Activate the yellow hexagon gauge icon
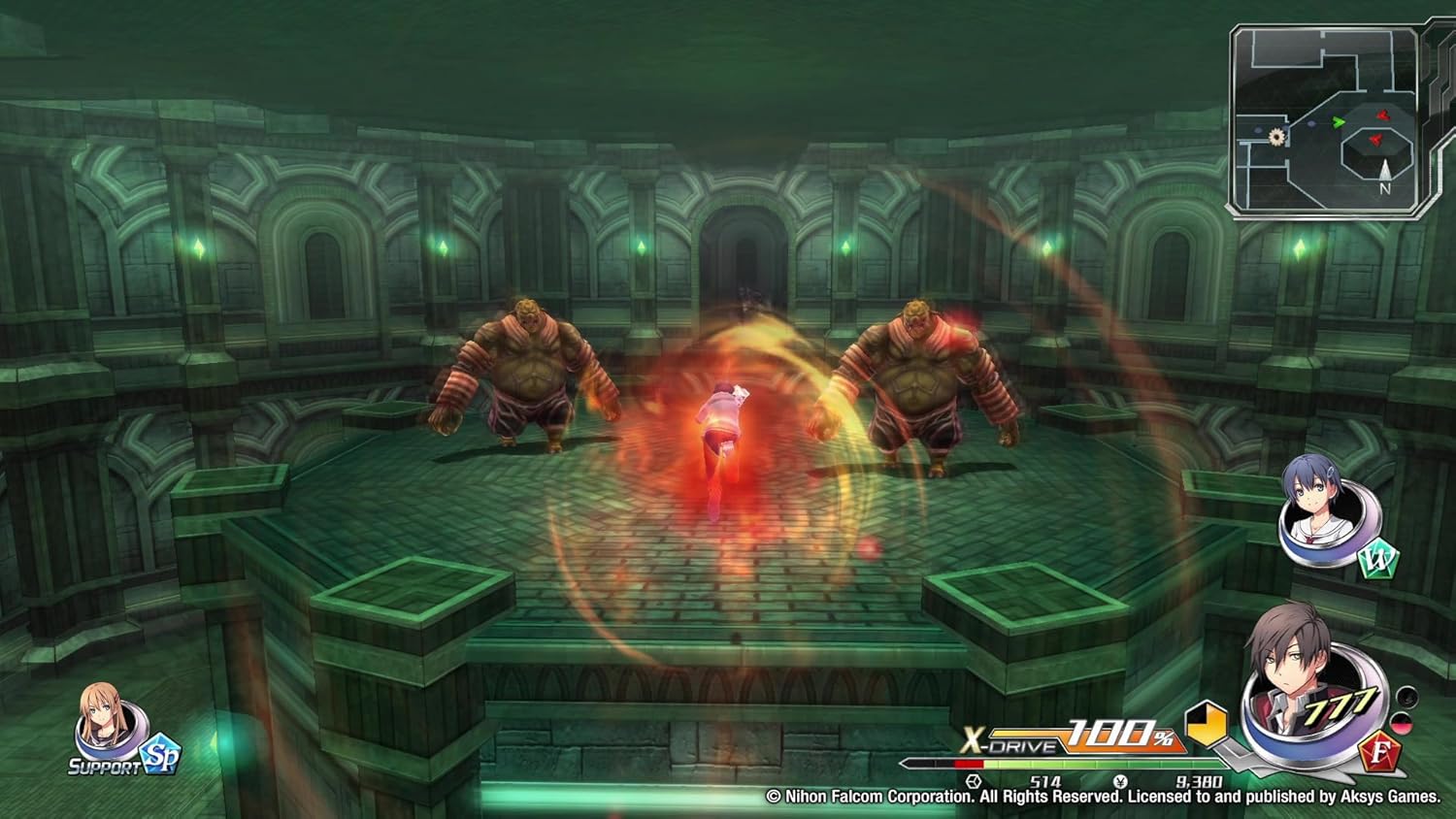The image size is (1456, 819). pos(1207,724)
